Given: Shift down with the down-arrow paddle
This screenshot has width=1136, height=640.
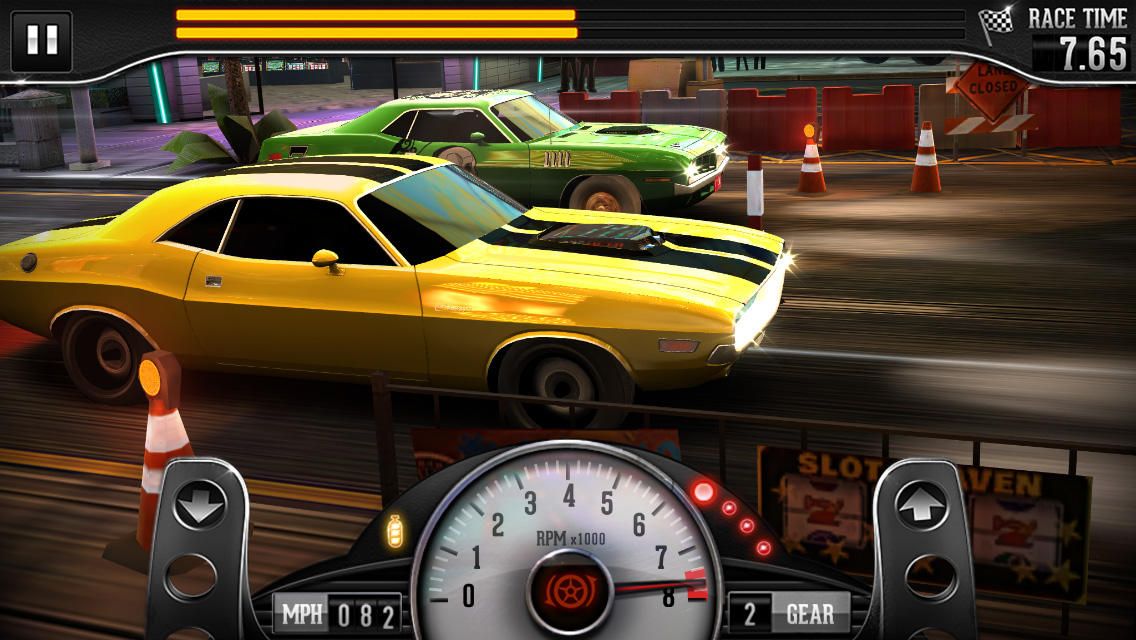Looking at the screenshot, I should tap(198, 506).
